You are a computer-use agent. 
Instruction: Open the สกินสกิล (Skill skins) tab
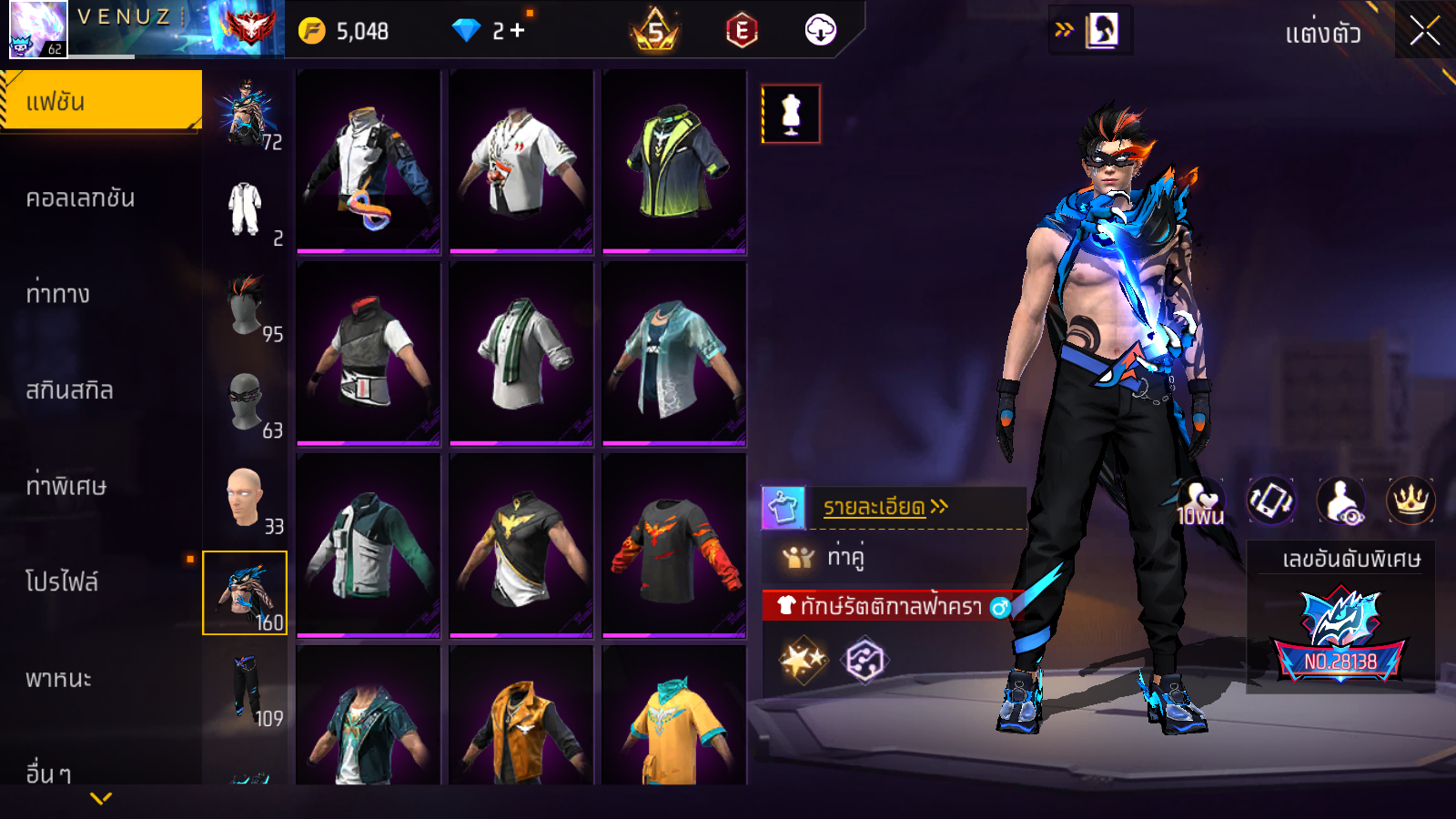(x=70, y=390)
